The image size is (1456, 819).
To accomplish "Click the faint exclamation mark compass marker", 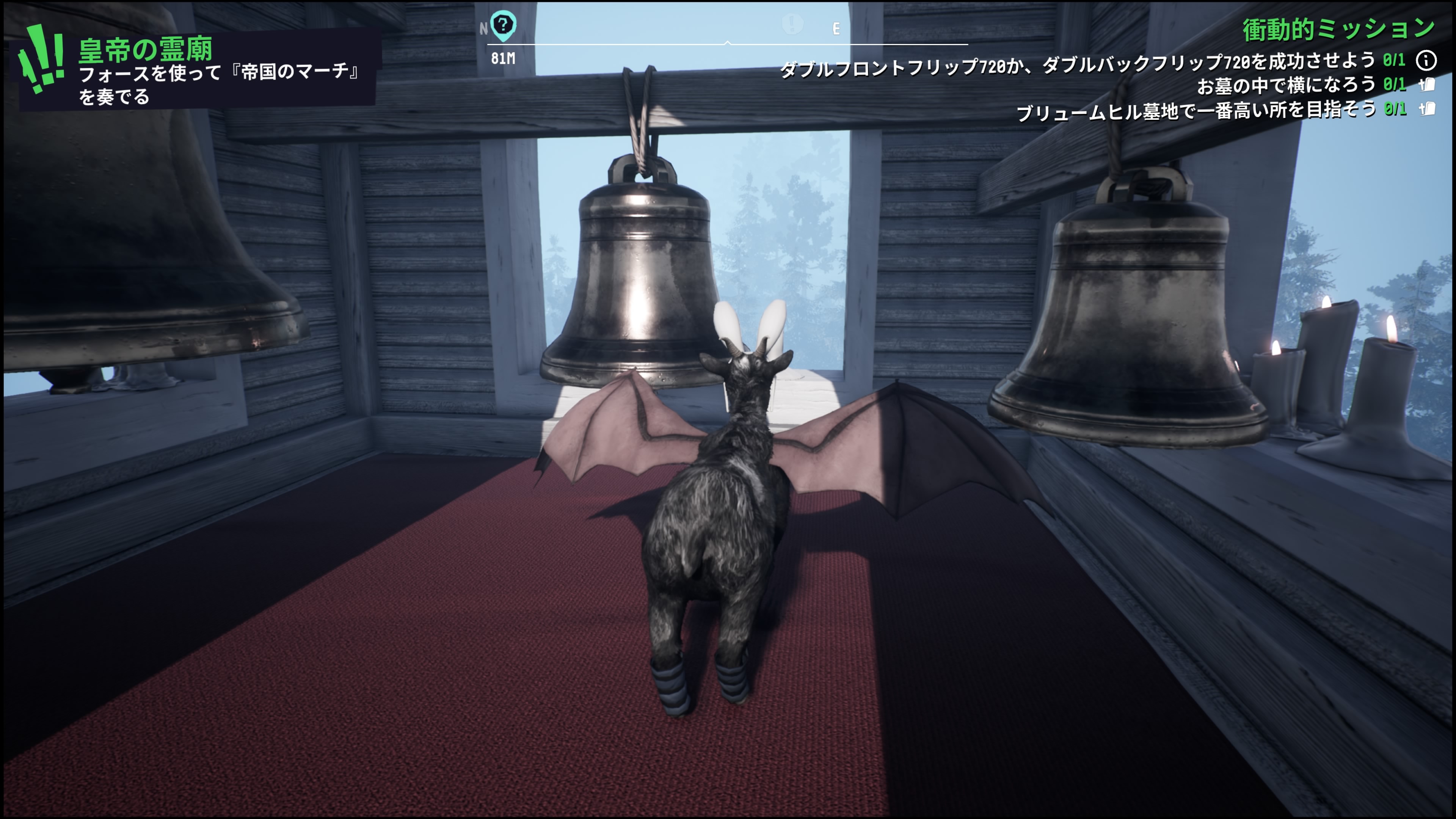I will coord(792,24).
